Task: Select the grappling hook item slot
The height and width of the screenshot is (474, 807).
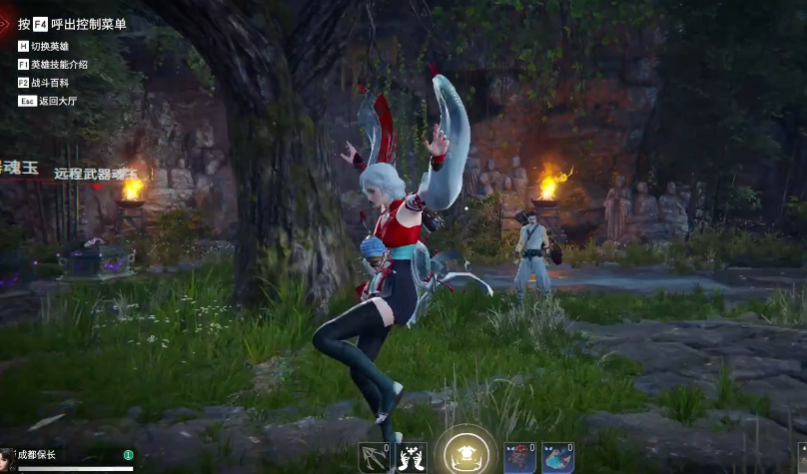Action: pos(374,458)
